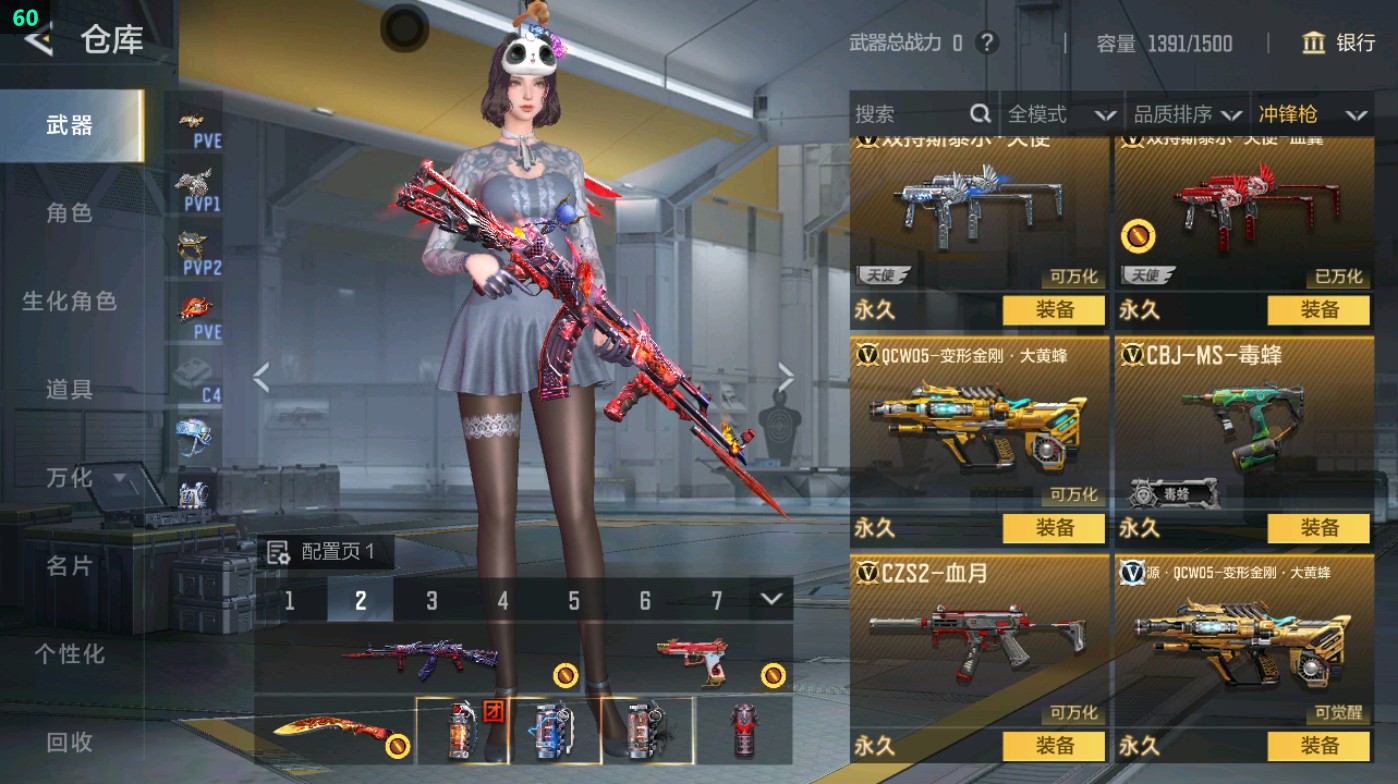Select the 道具 category tab
The width and height of the screenshot is (1398, 784).
pos(69,389)
